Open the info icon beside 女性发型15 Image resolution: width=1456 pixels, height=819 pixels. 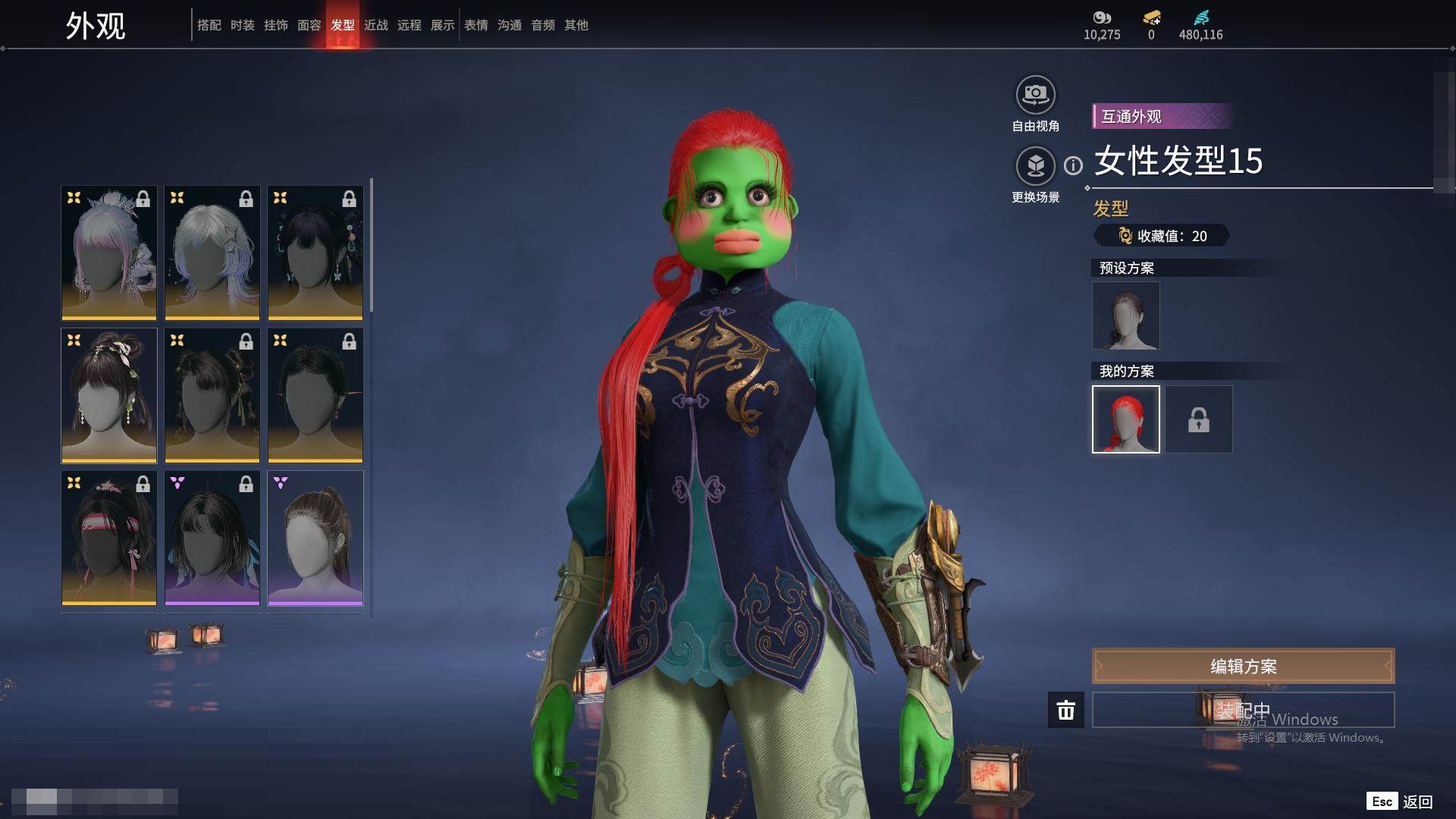1073,165
